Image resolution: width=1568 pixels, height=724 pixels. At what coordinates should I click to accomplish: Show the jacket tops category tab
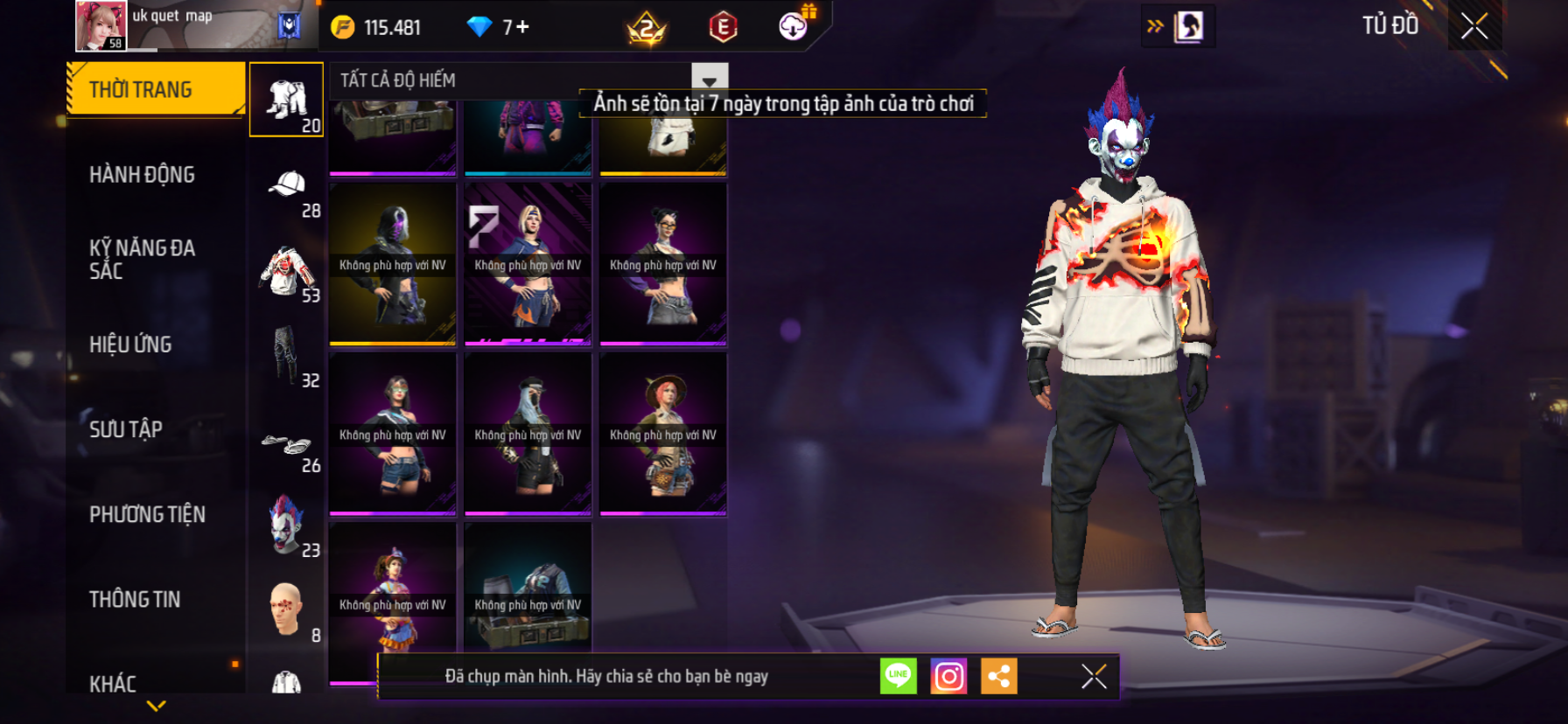pos(287,275)
